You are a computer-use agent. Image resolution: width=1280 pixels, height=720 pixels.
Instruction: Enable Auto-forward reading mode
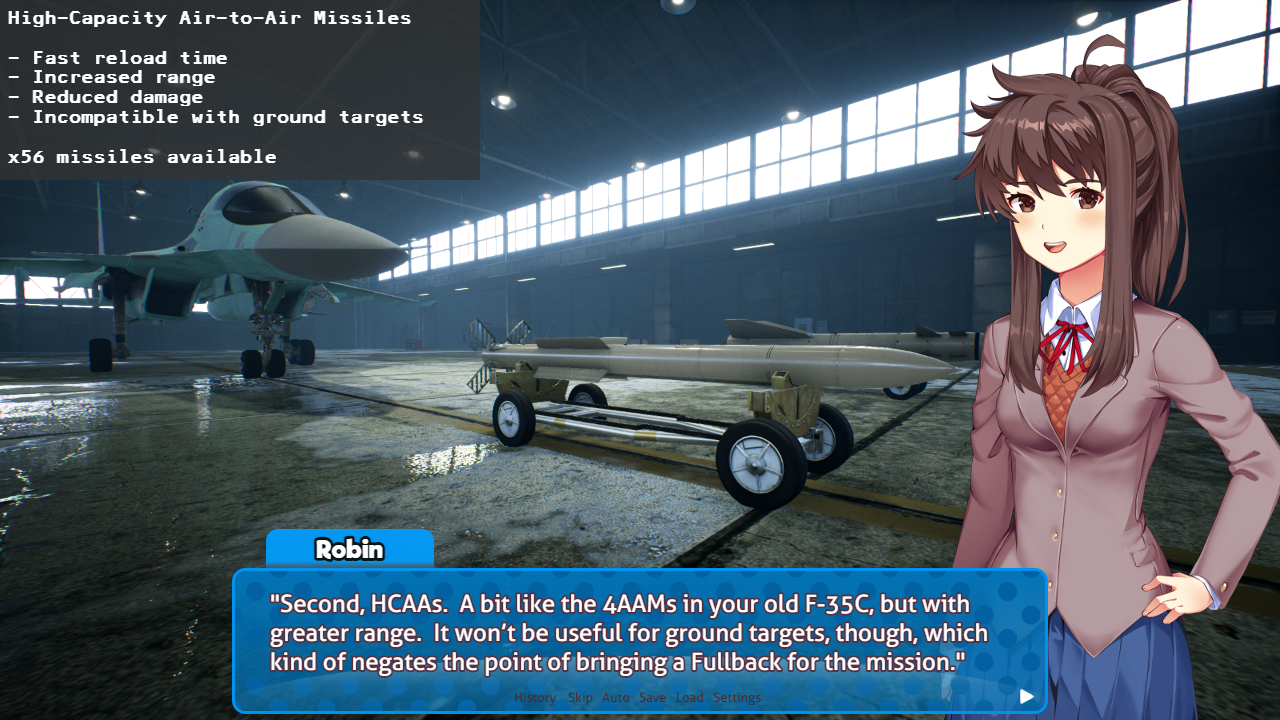tap(616, 697)
